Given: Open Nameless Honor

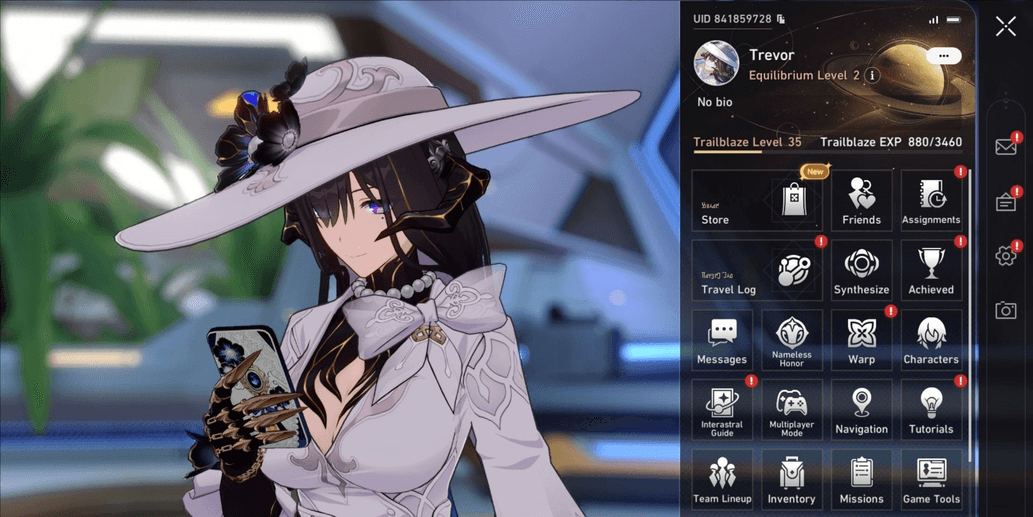Looking at the screenshot, I should click(792, 341).
